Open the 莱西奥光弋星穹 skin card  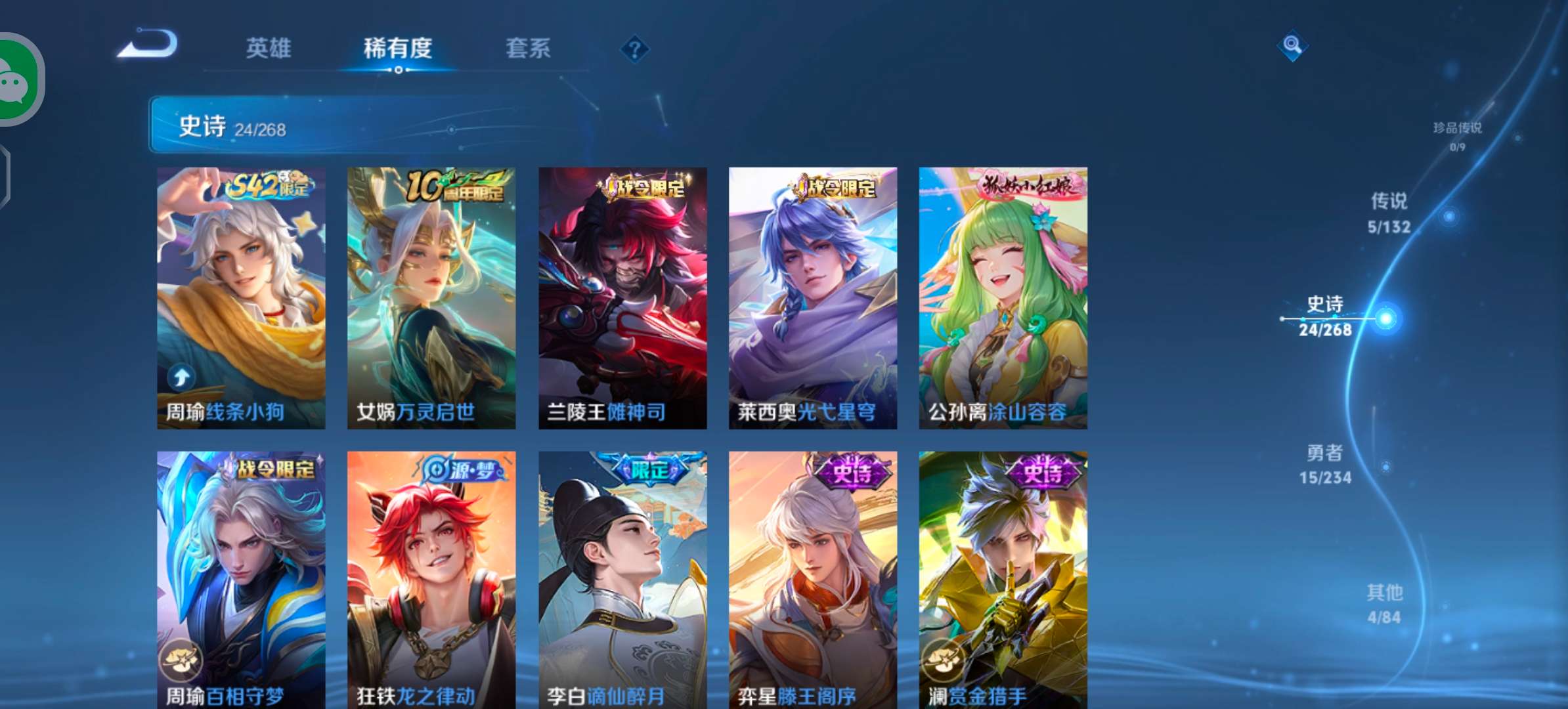tap(812, 295)
